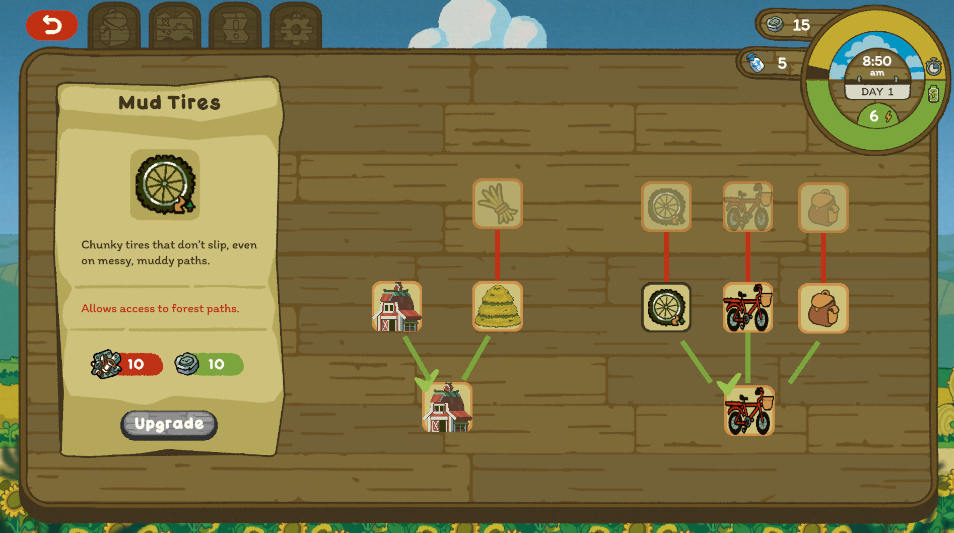This screenshot has width=954, height=533.
Task: Open the exclamation mark quest tab
Action: [x=236, y=25]
